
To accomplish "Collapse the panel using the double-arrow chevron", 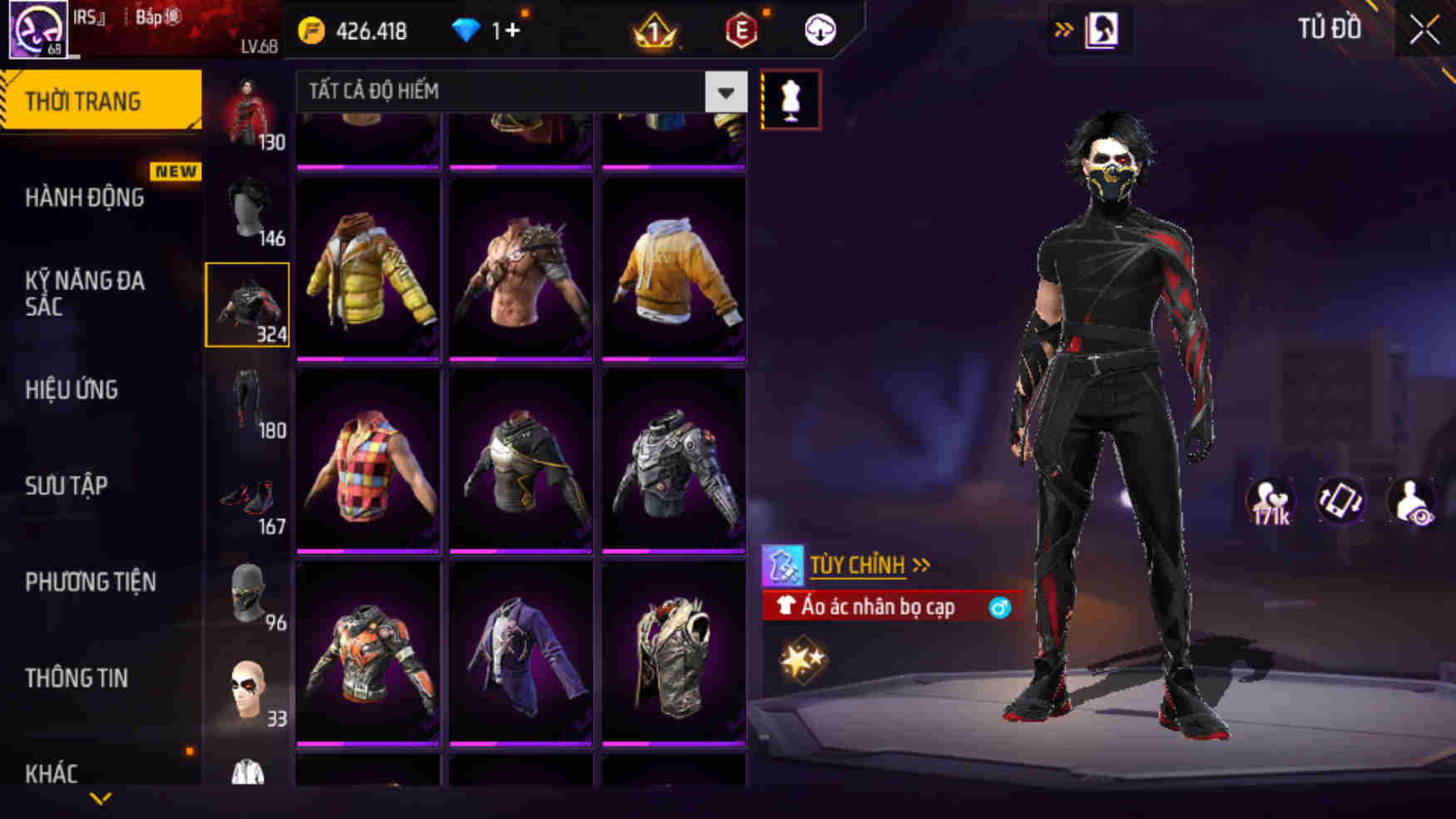I will pos(1065,27).
